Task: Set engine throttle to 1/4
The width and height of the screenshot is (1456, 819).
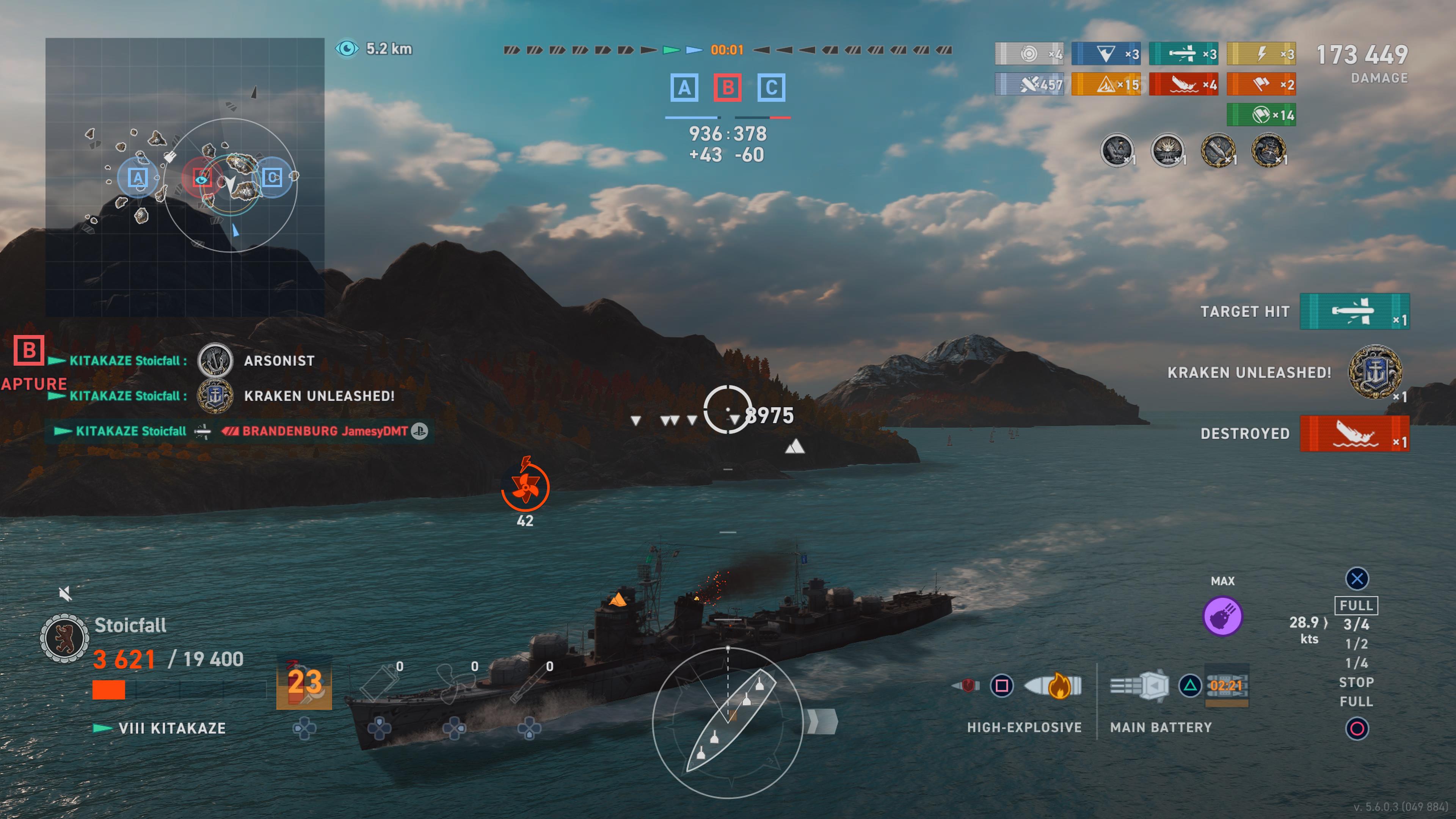Action: 1356,663
